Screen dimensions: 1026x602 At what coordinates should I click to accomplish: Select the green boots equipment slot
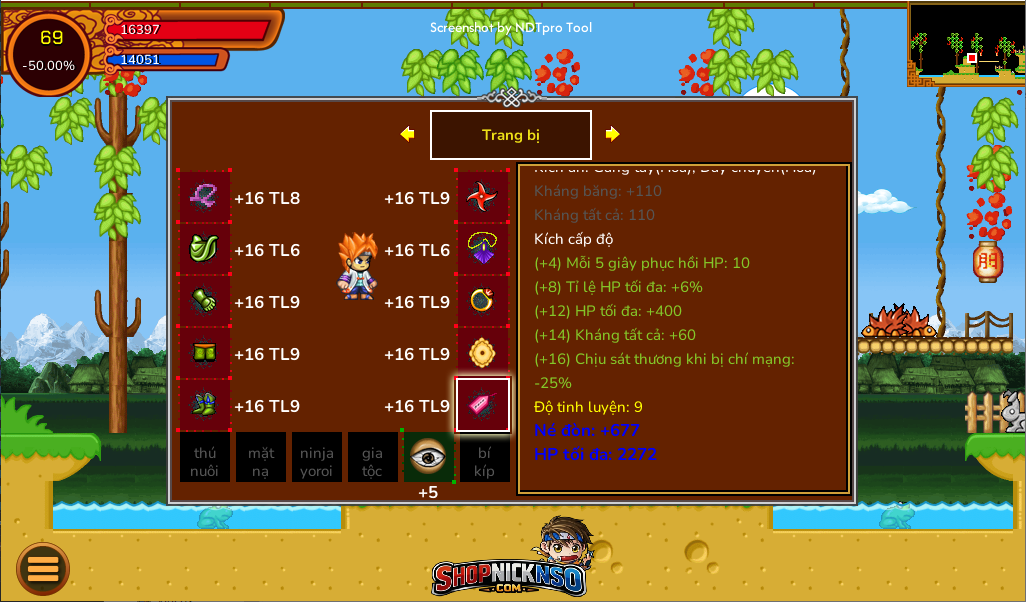point(205,405)
